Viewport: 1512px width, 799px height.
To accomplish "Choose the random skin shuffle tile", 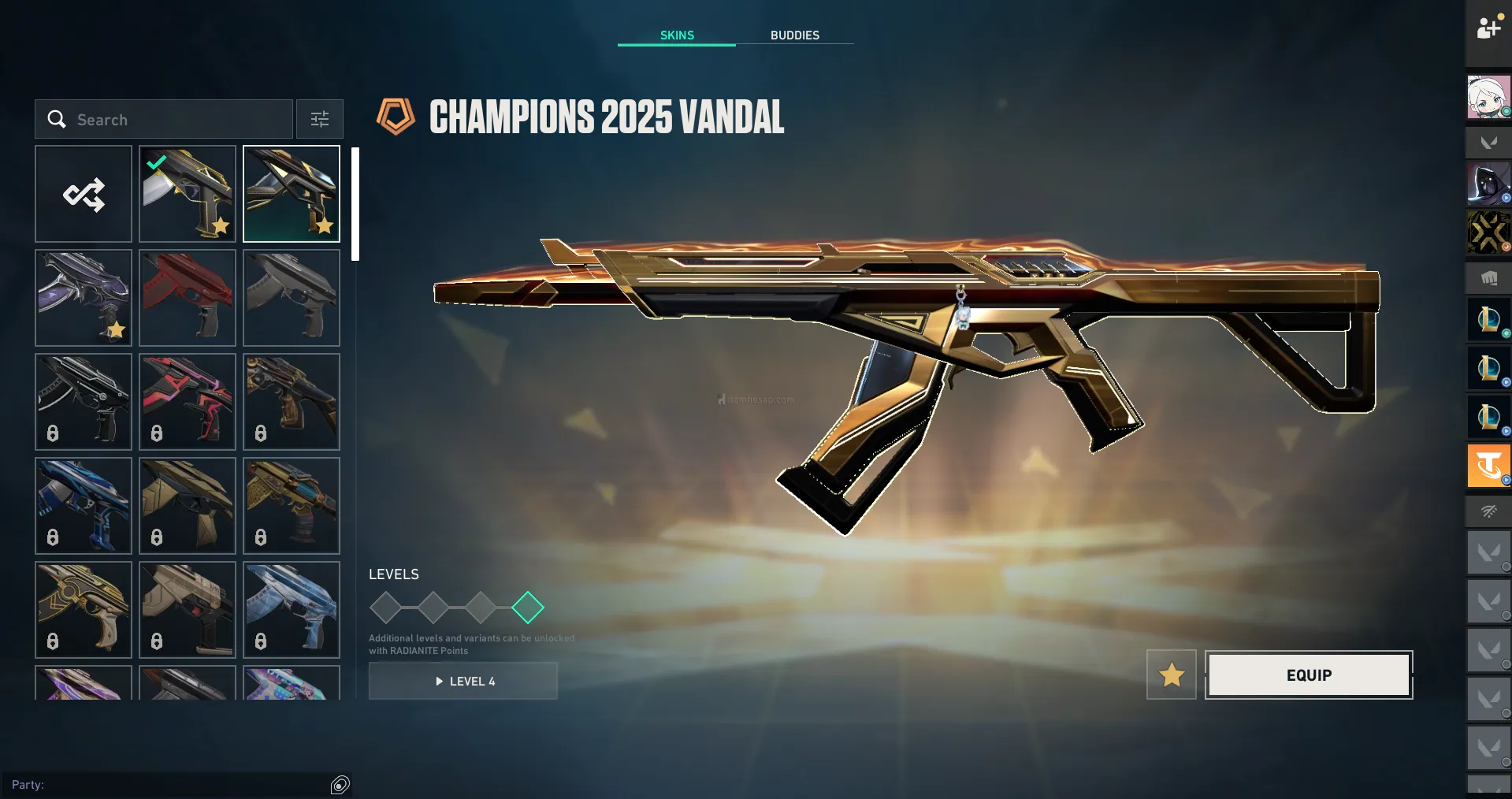I will point(84,194).
